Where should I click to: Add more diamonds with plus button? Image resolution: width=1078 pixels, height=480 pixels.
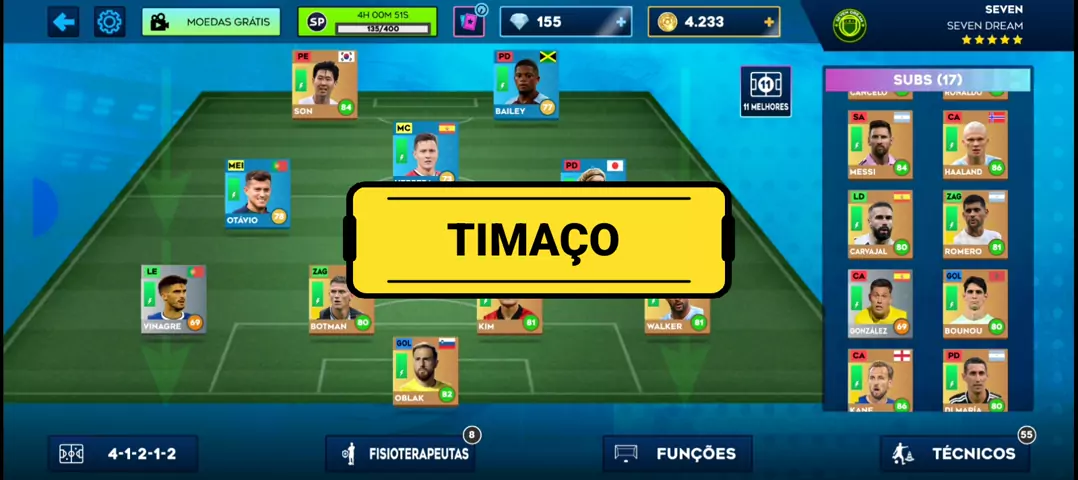(621, 22)
